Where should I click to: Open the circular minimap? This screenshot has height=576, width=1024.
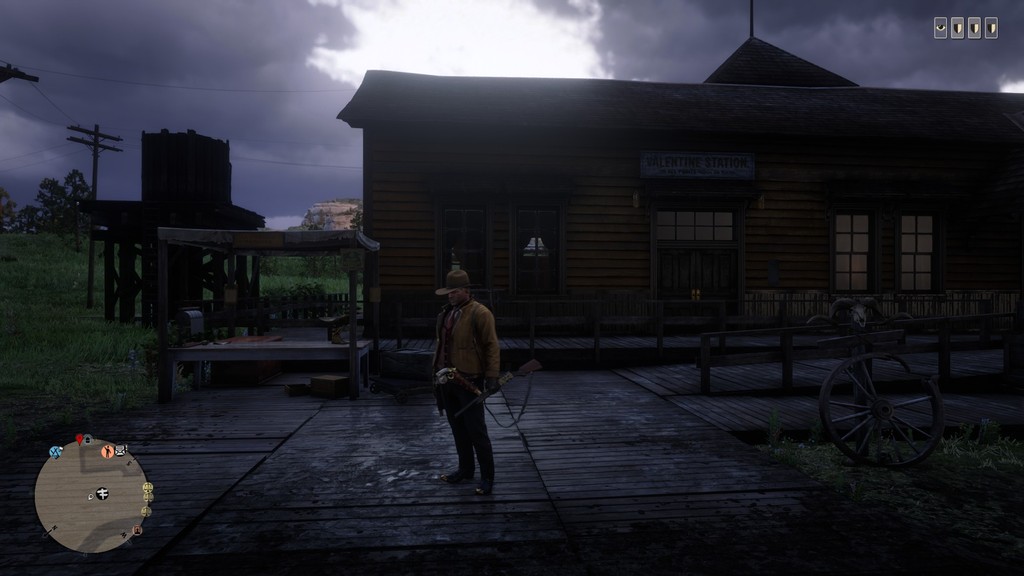point(92,497)
